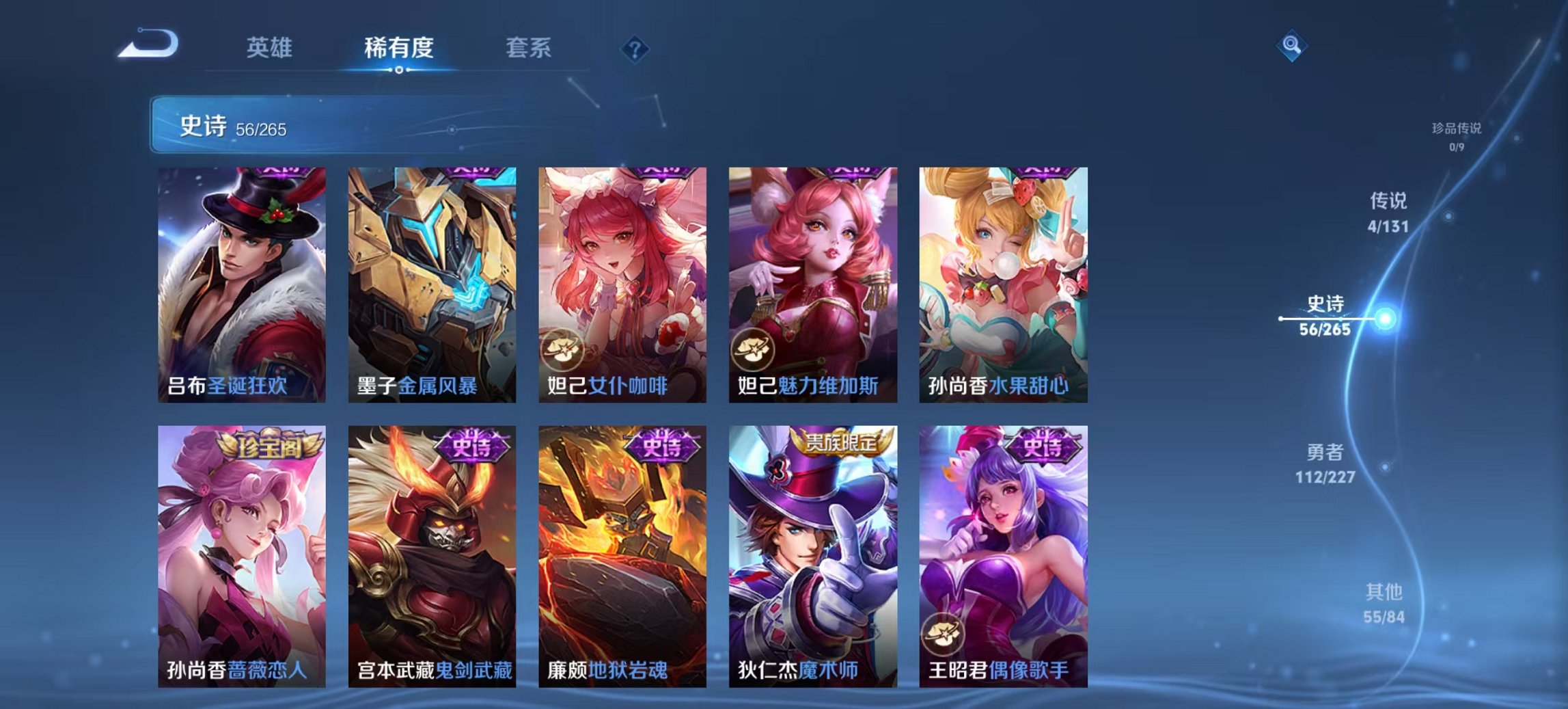Click the question mark help icon
Image resolution: width=1568 pixels, height=709 pixels.
tap(635, 48)
